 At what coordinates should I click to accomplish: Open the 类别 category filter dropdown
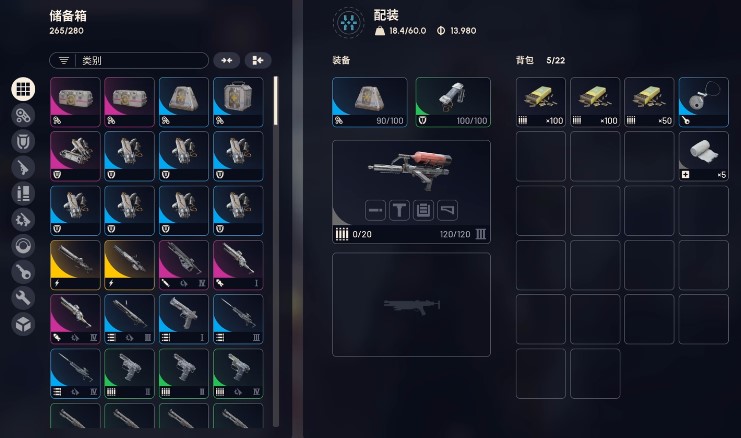click(128, 61)
